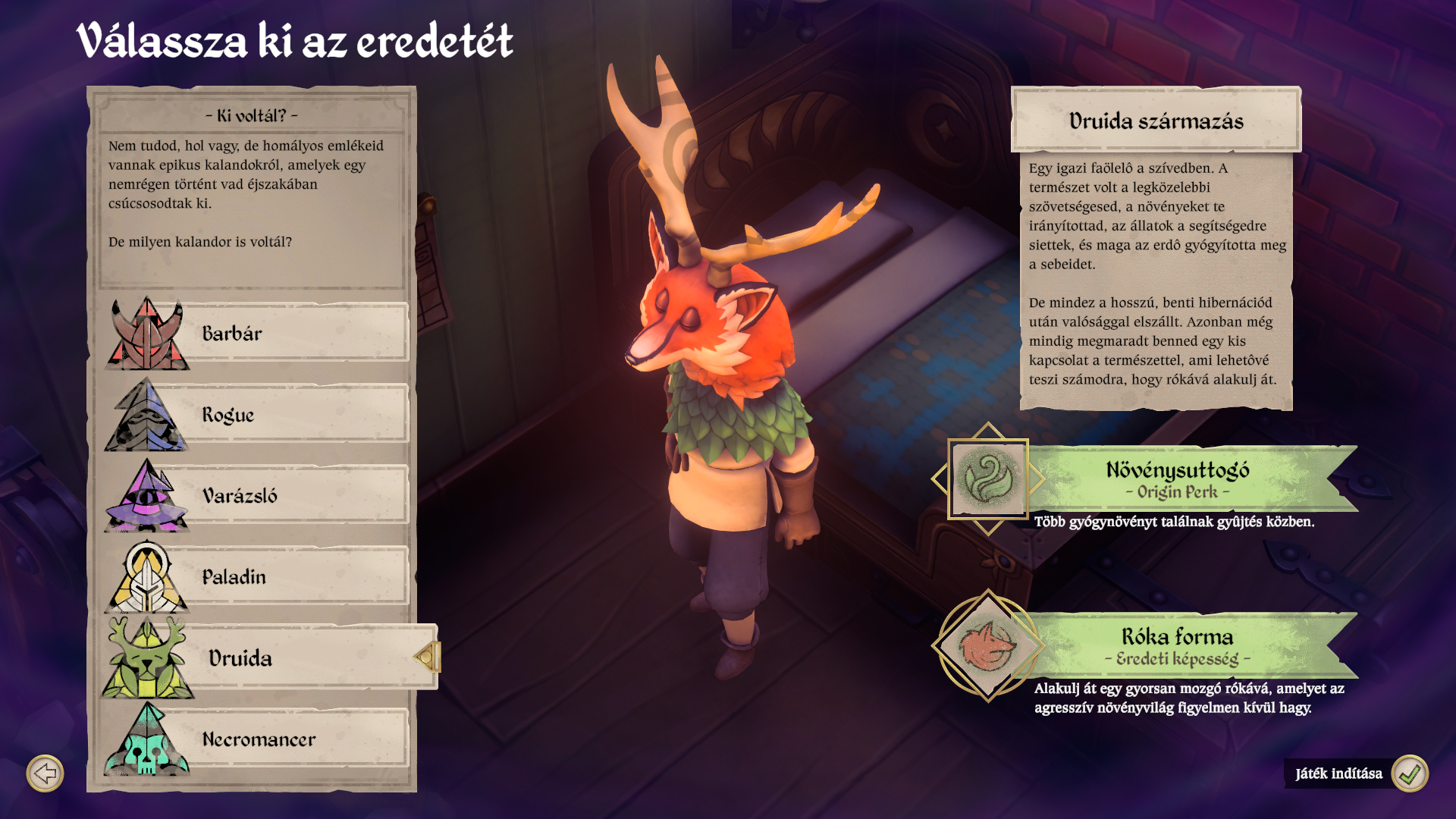Click the Róka forma ability icon
Viewport: 1456px width, 819px height.
(987, 646)
